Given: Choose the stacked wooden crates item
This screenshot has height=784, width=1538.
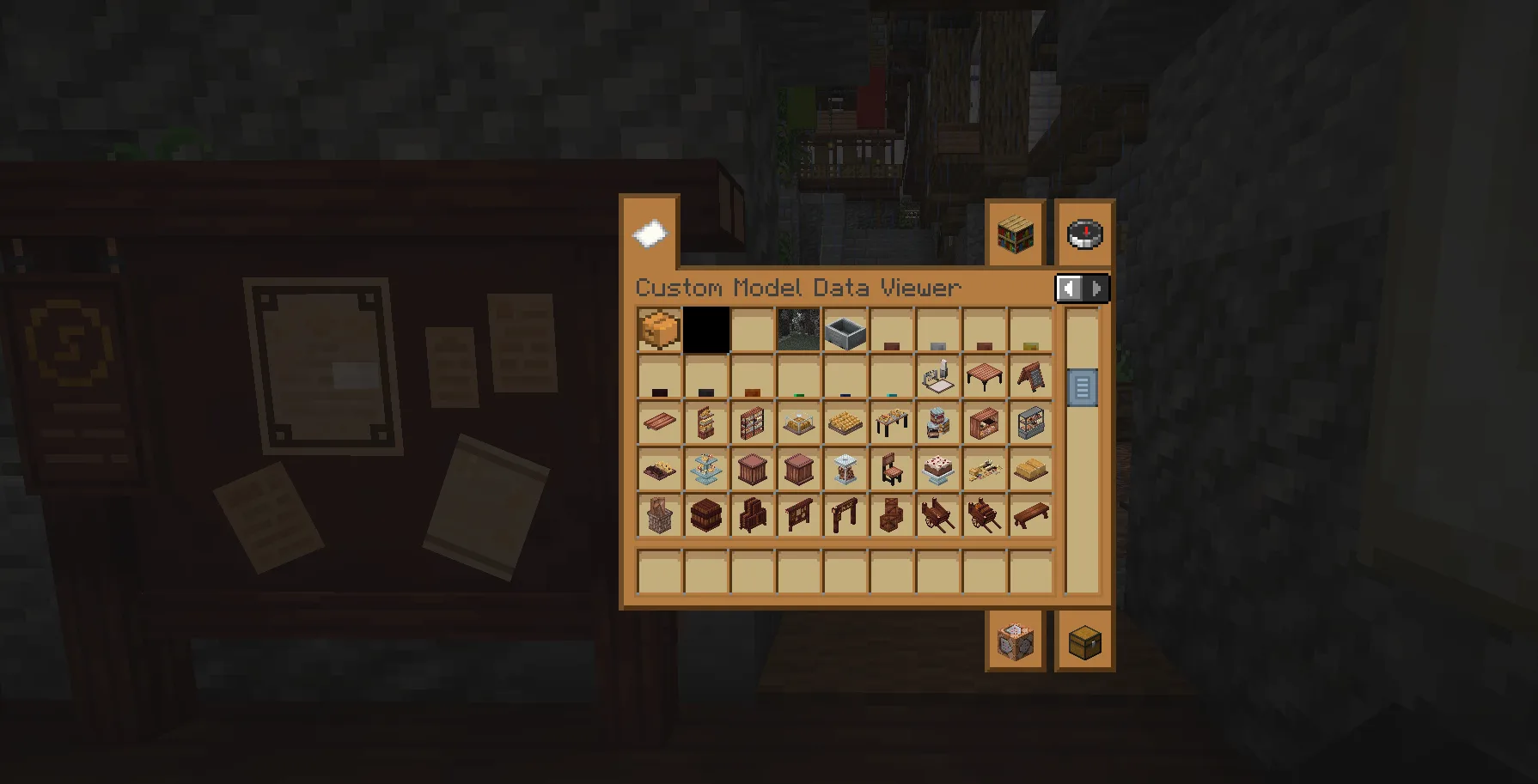Looking at the screenshot, I should 891,516.
